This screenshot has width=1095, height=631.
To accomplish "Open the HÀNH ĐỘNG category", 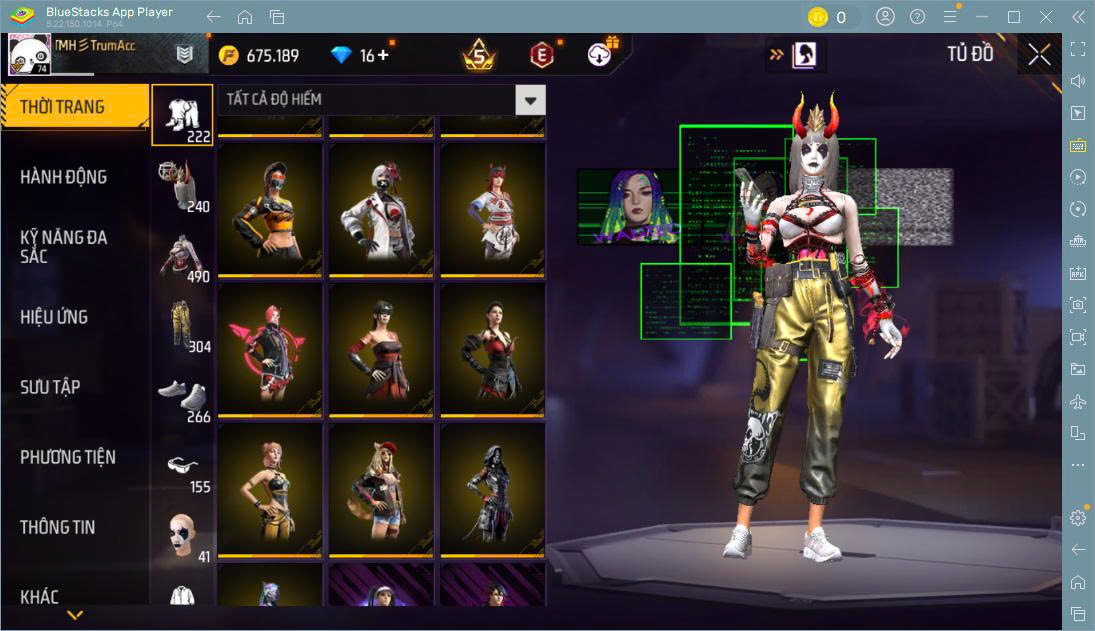I will point(63,177).
